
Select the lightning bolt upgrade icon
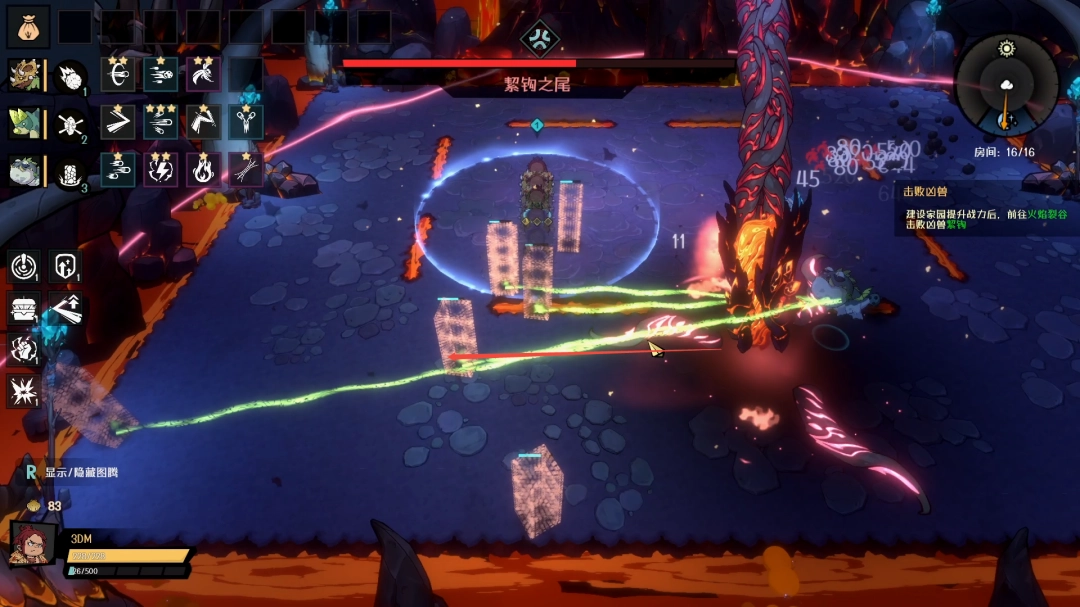pyautogui.click(x=160, y=170)
